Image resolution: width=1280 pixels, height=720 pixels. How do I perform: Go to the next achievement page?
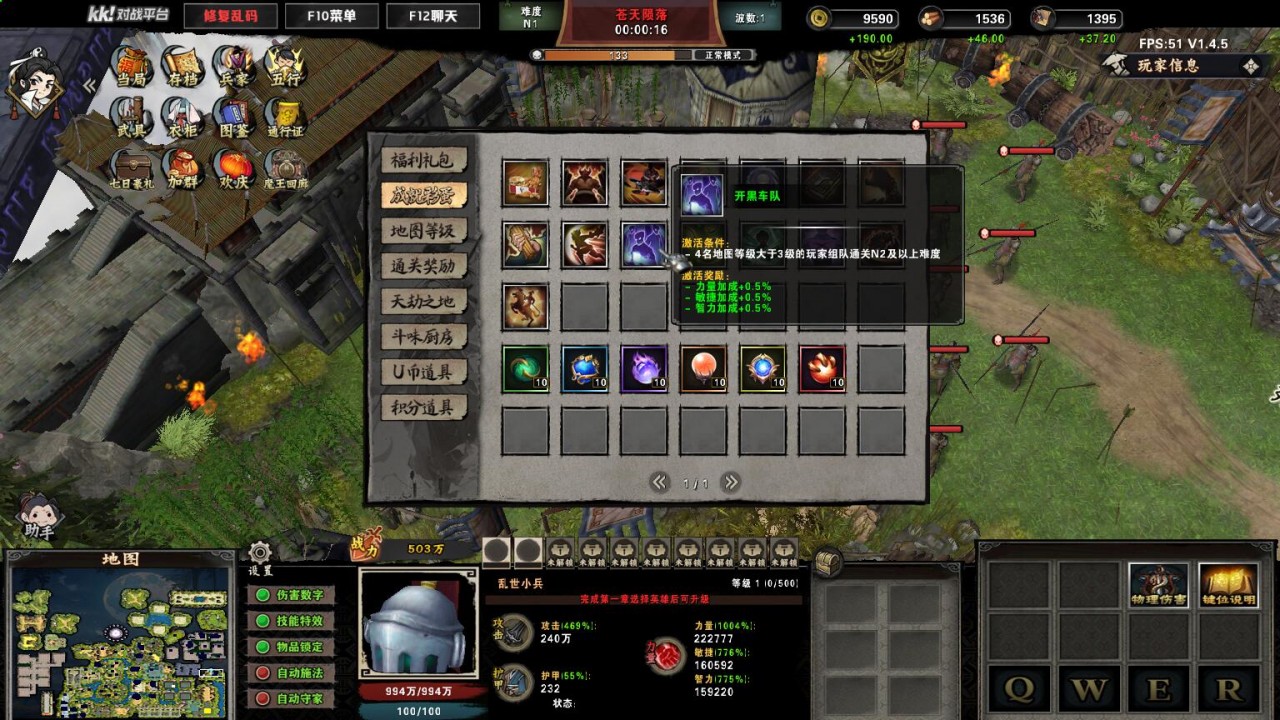[x=731, y=482]
